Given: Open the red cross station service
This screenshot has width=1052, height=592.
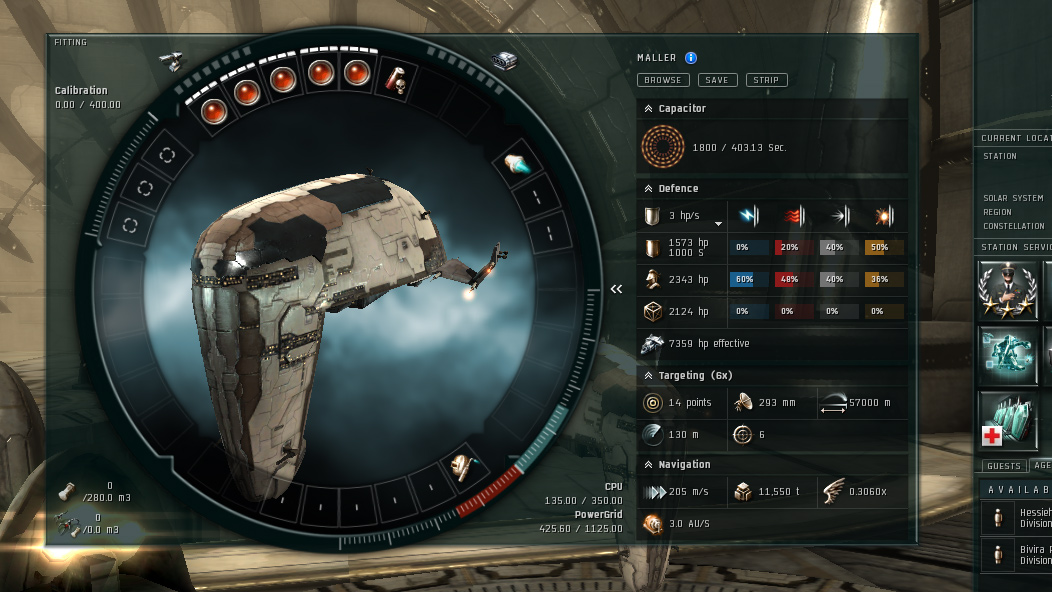Looking at the screenshot, I should pos(1005,420).
